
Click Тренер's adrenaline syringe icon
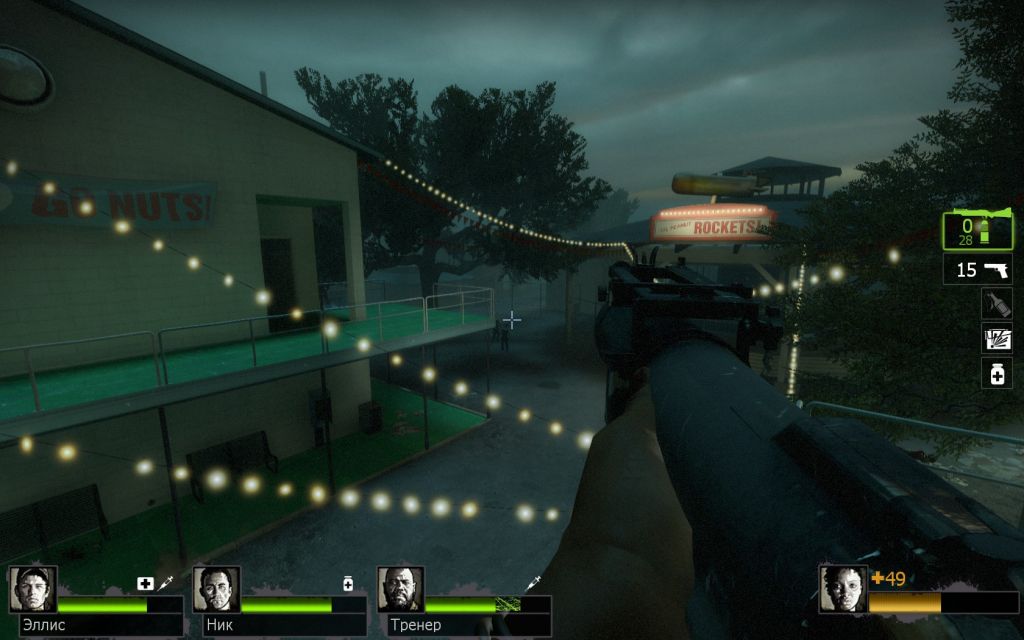pyautogui.click(x=533, y=583)
